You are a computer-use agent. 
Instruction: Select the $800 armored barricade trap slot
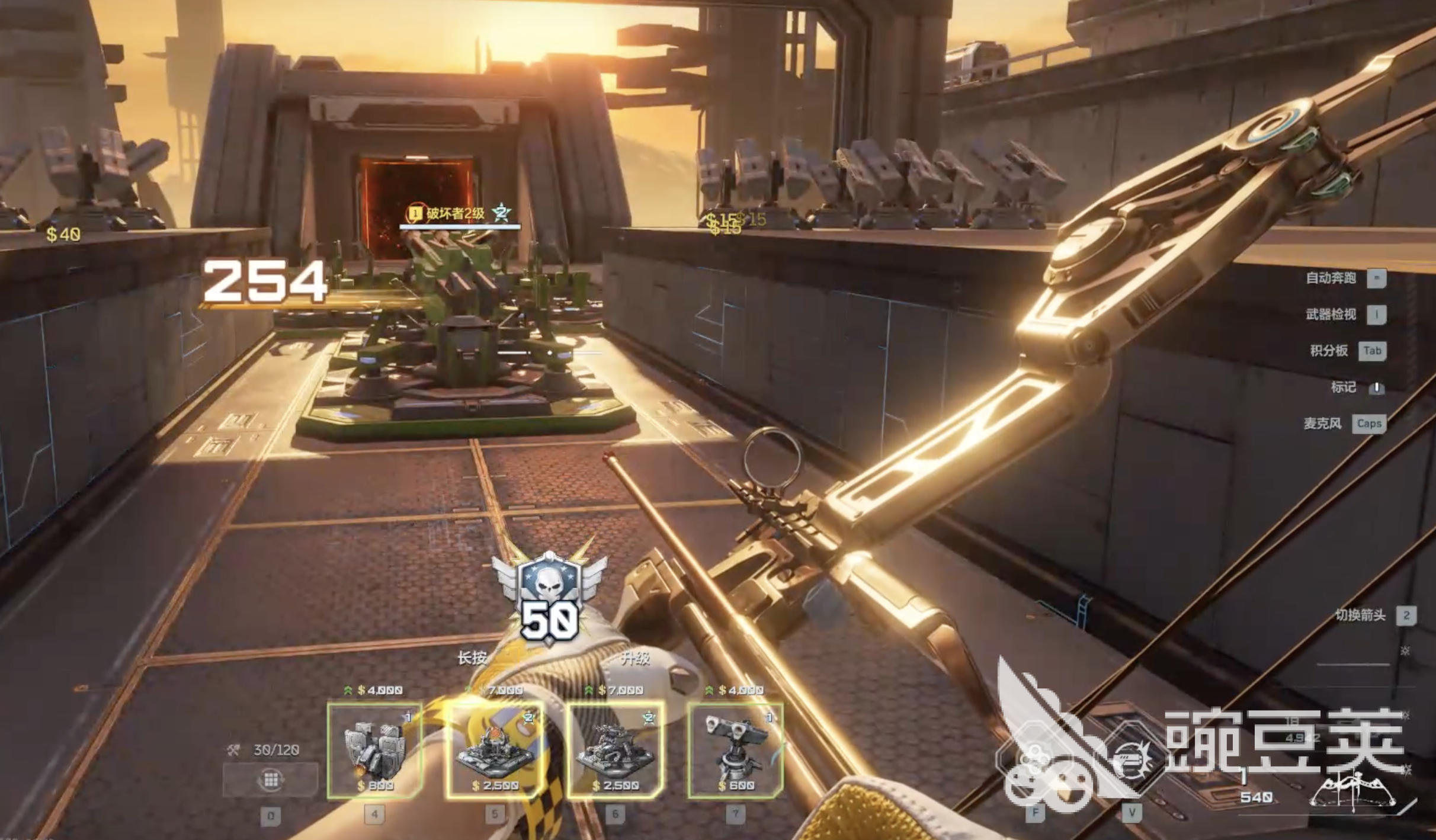[374, 751]
